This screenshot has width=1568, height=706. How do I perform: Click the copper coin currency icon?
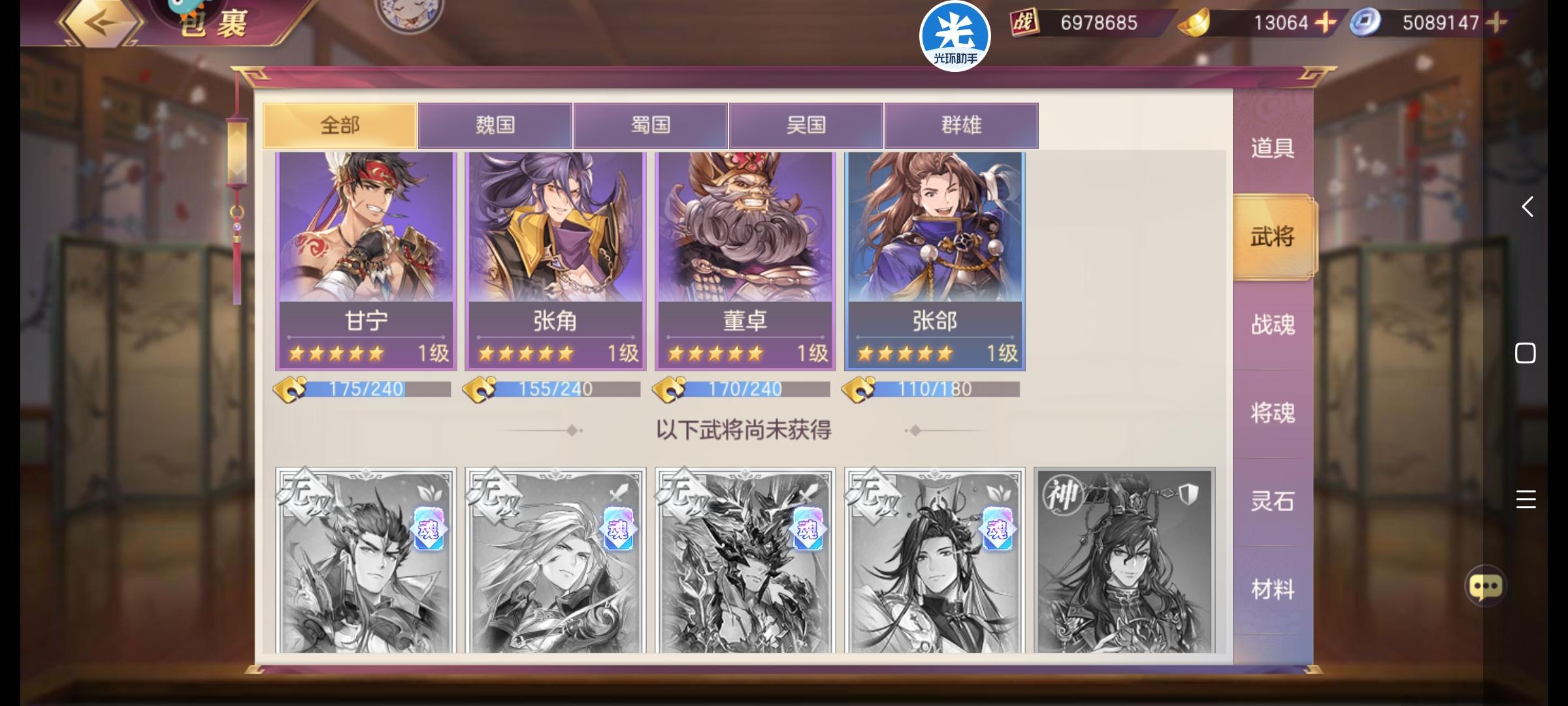tap(1367, 22)
